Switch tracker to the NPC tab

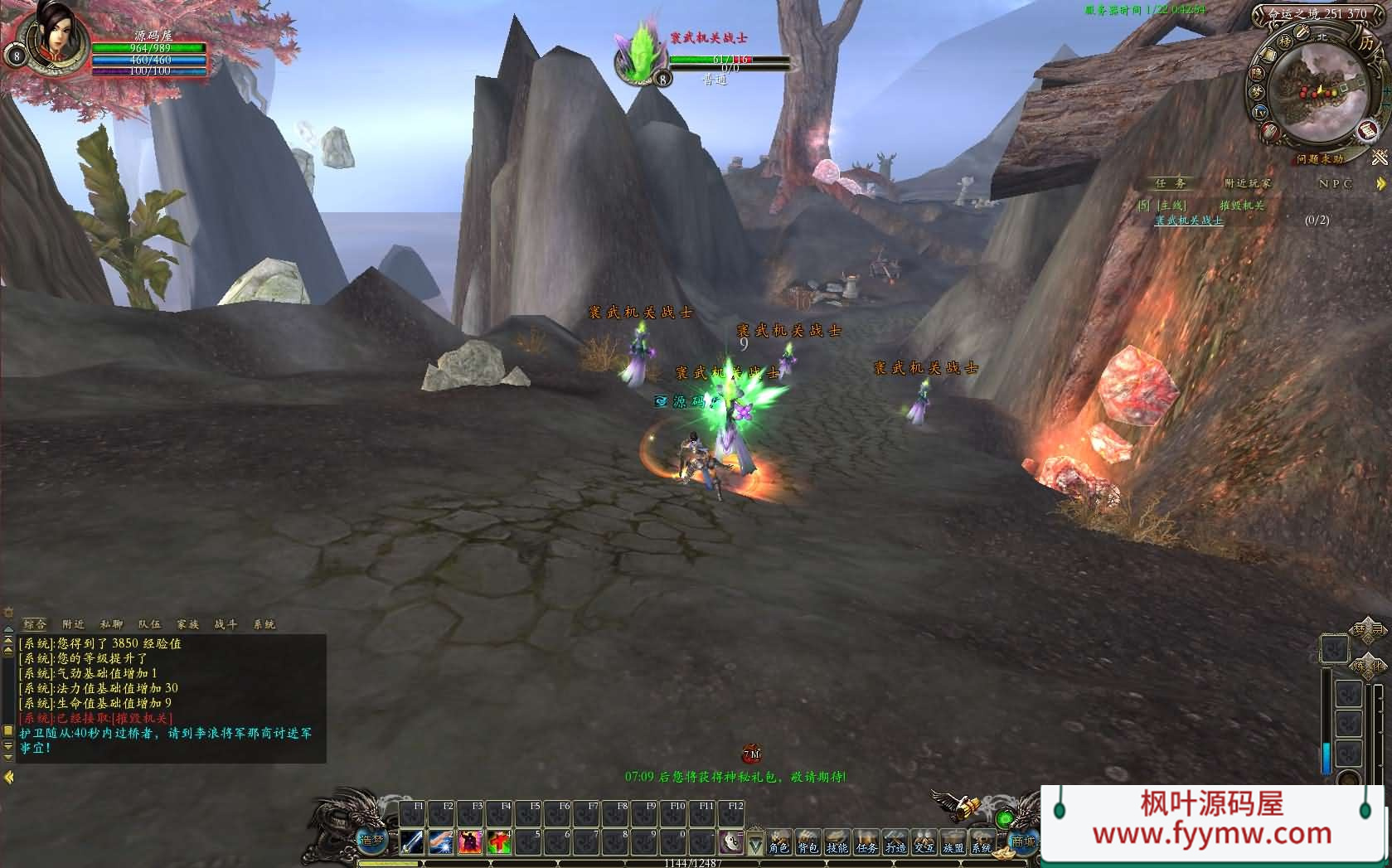tap(1335, 183)
